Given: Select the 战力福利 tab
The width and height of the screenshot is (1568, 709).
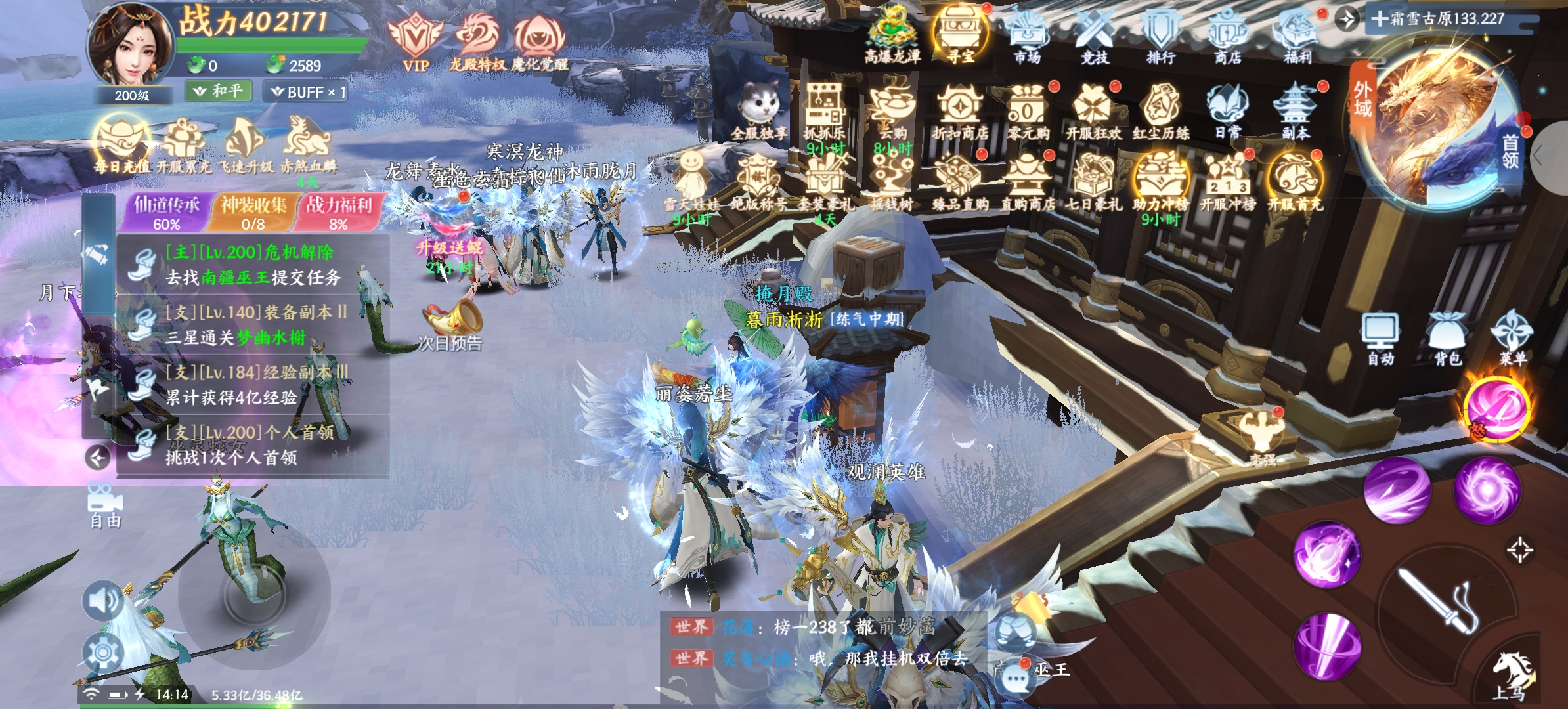Looking at the screenshot, I should 338,213.
